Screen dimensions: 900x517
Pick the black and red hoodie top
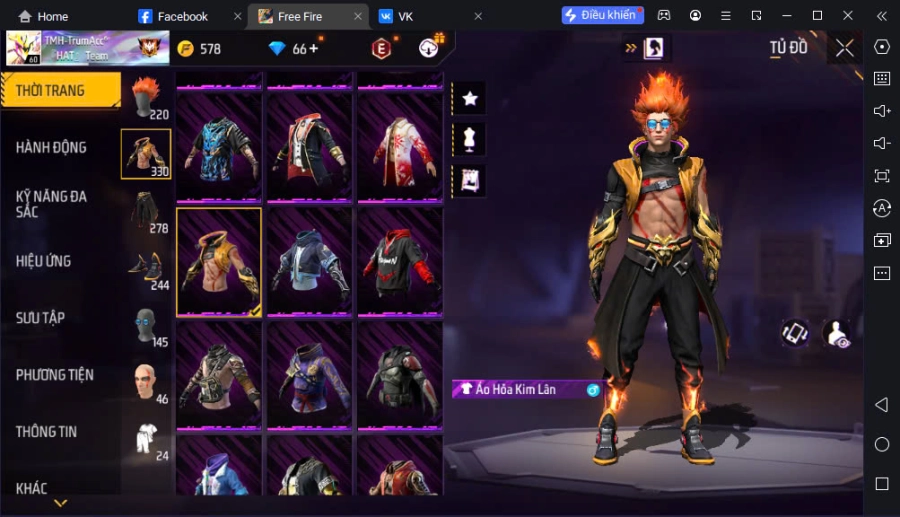pyautogui.click(x=400, y=261)
